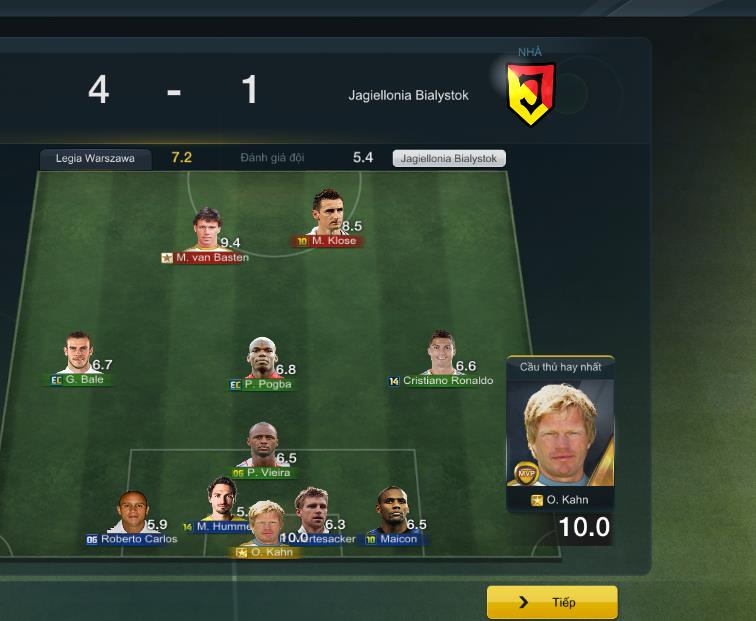Select P. Vieira on the lineup
This screenshot has height=621, width=756.
point(262,446)
